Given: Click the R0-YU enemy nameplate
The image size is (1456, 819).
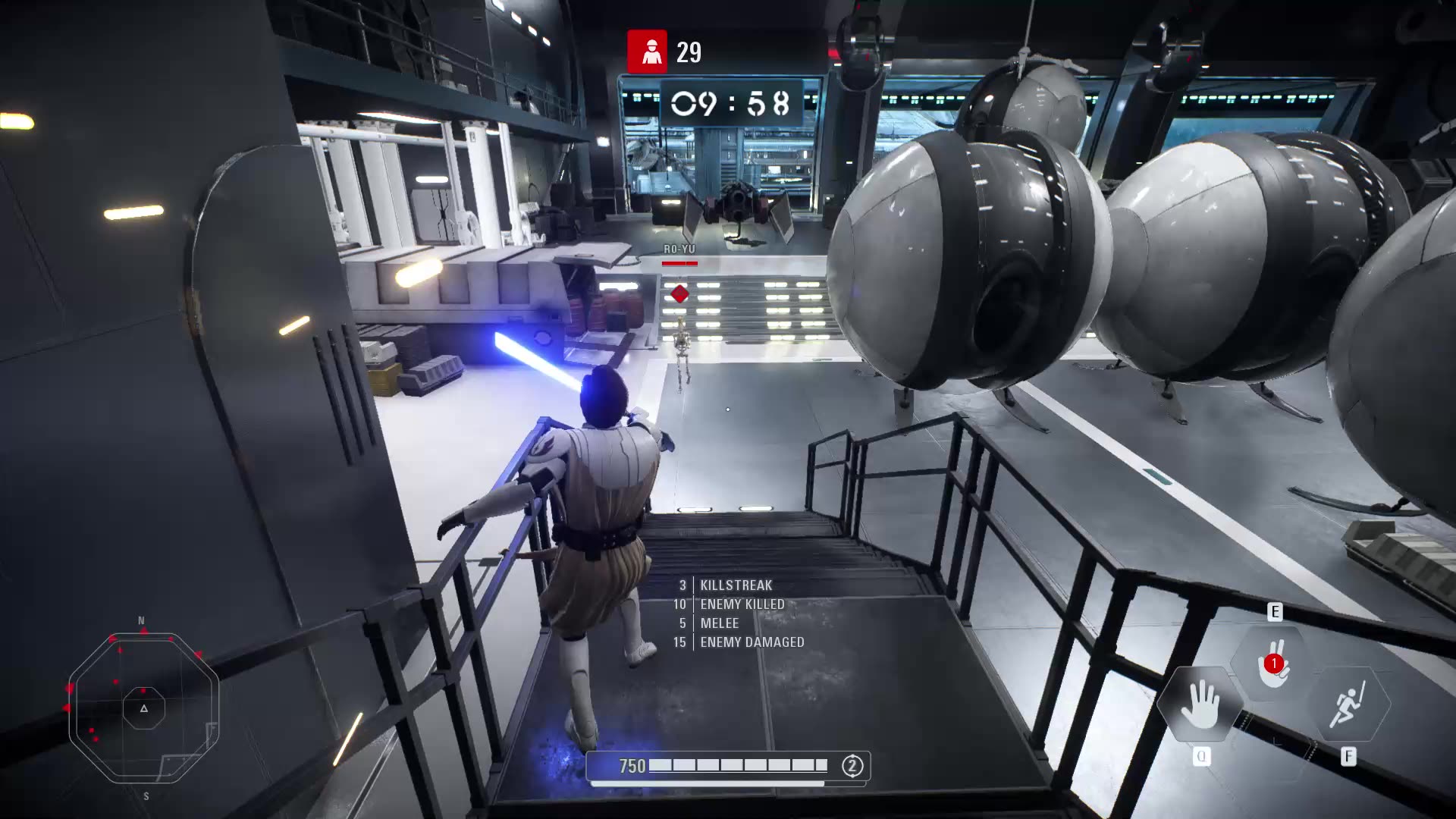Looking at the screenshot, I should coord(680,247).
